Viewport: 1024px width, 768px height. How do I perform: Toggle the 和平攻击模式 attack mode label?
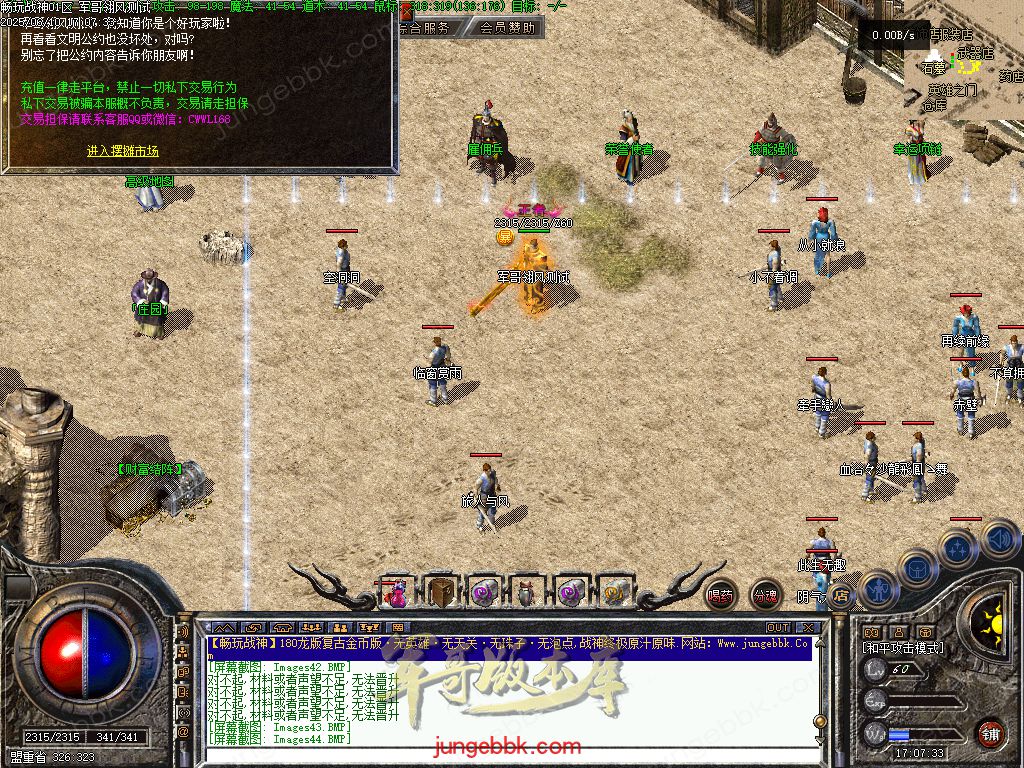point(903,647)
